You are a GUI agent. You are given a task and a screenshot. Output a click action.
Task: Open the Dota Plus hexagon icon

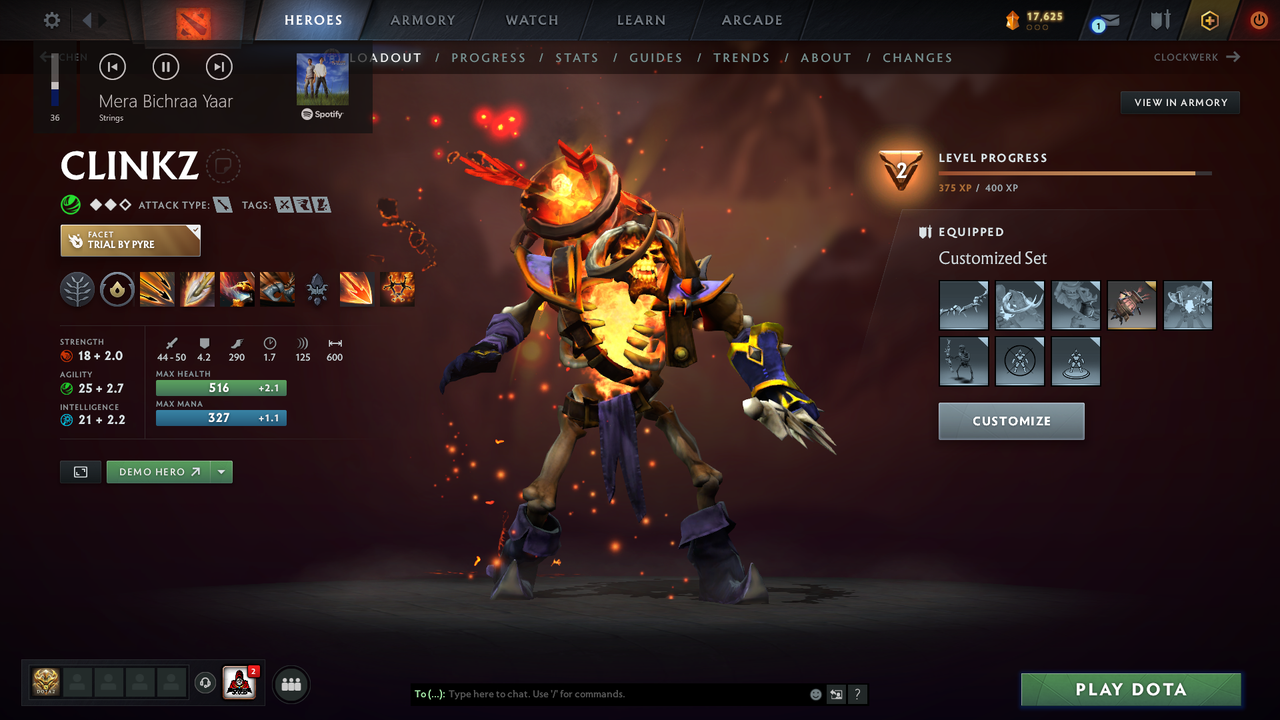click(1209, 19)
